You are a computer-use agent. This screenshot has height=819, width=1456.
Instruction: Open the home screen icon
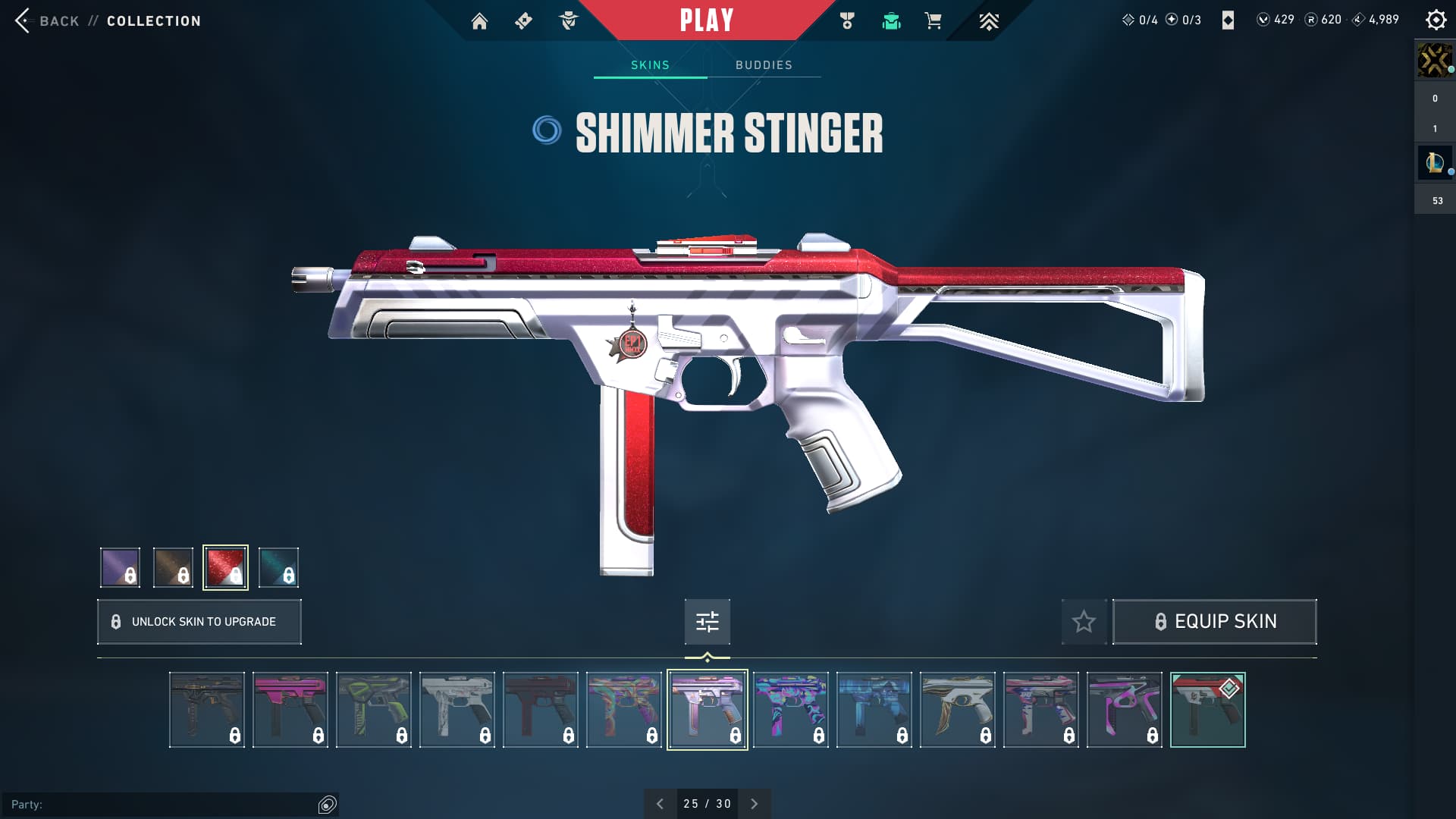479,21
